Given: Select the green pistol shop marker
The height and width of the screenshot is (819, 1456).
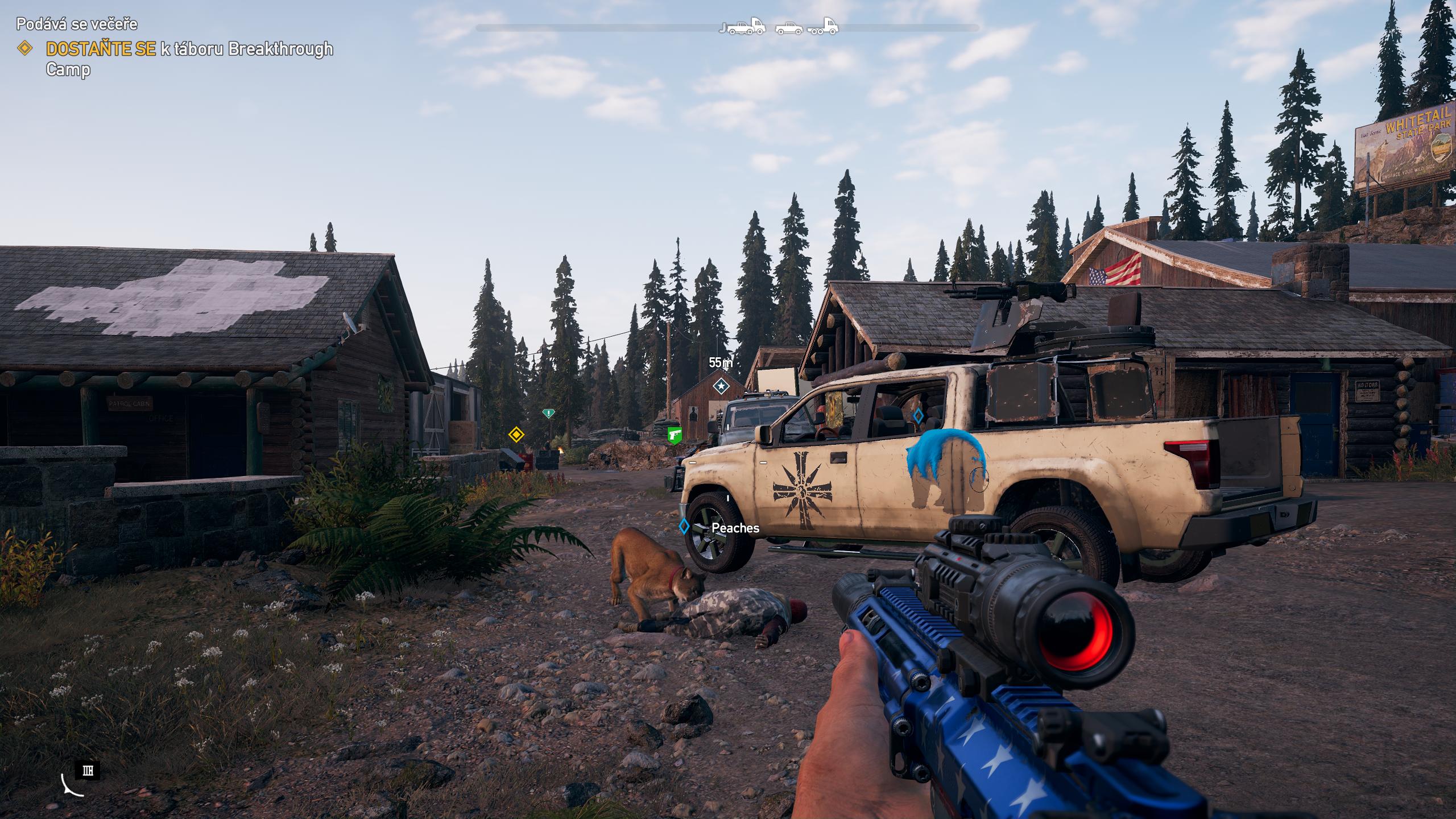Looking at the screenshot, I should point(675,435).
